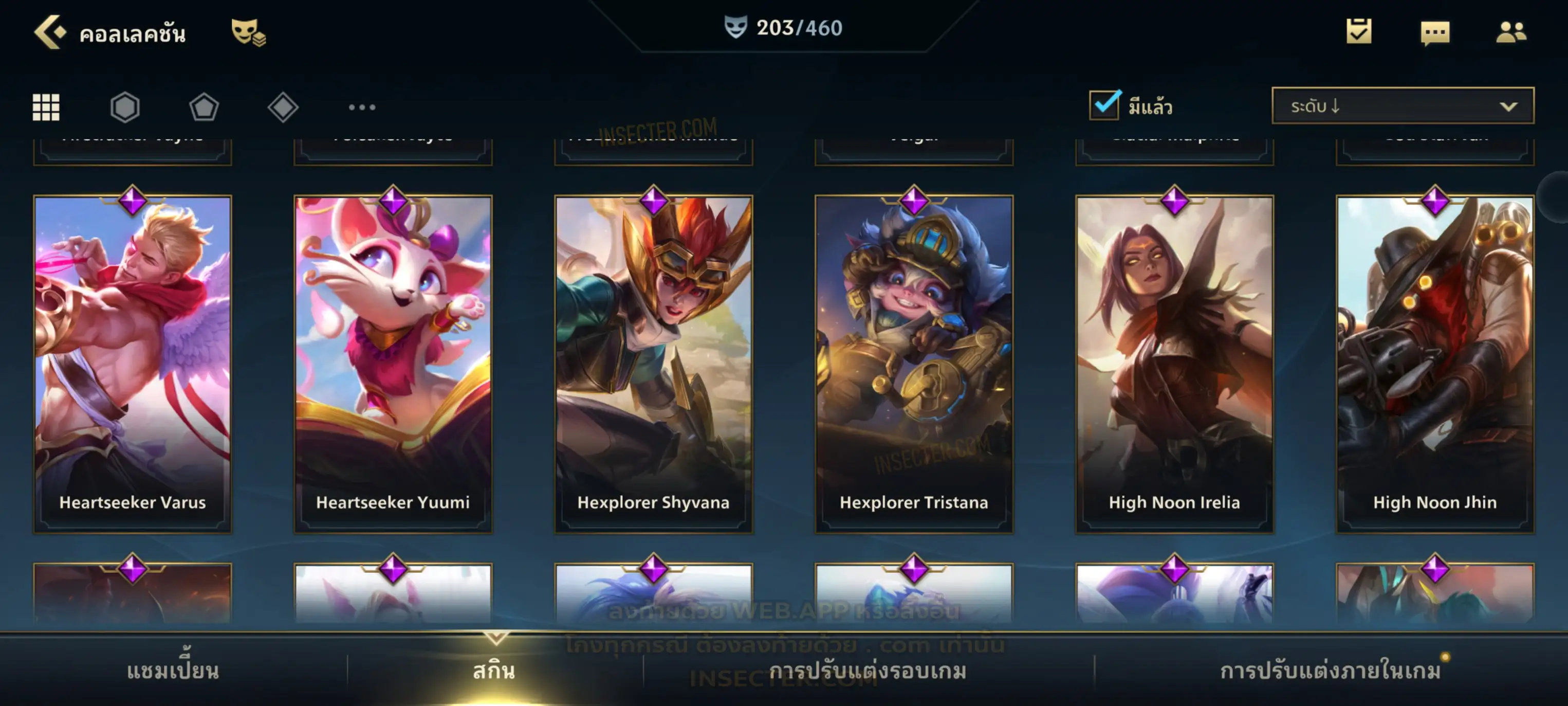Switch to the การปรับแต่งภายในเกม tab

(x=1330, y=671)
